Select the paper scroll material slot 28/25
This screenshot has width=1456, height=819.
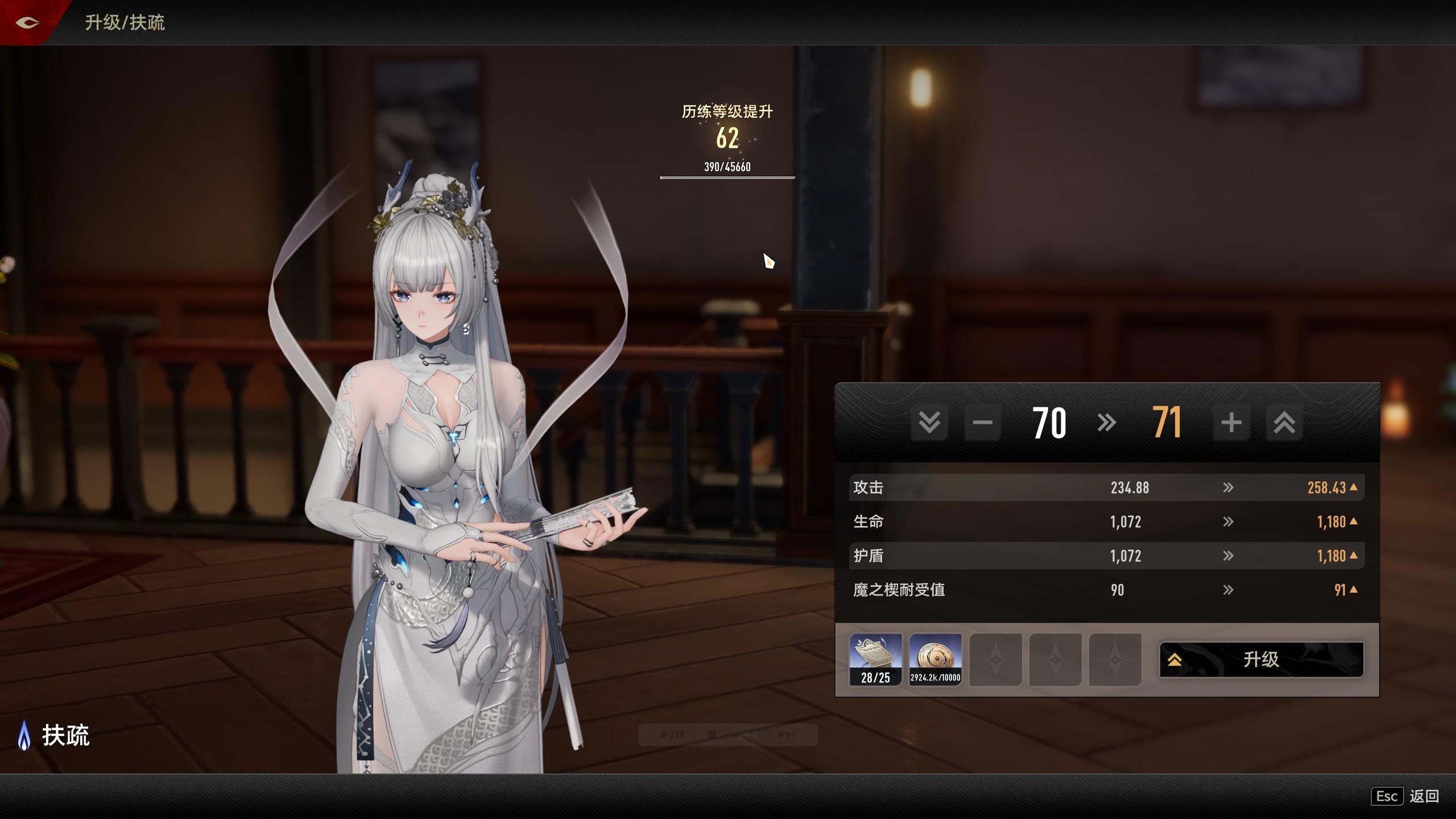(875, 659)
